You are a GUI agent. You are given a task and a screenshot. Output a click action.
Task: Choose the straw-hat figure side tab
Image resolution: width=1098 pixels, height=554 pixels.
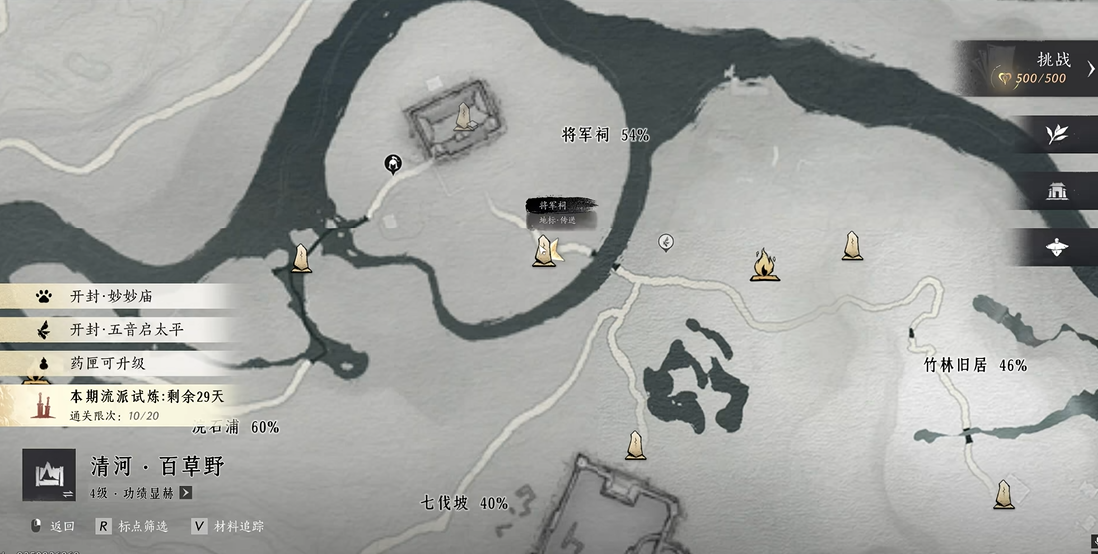coord(1056,247)
